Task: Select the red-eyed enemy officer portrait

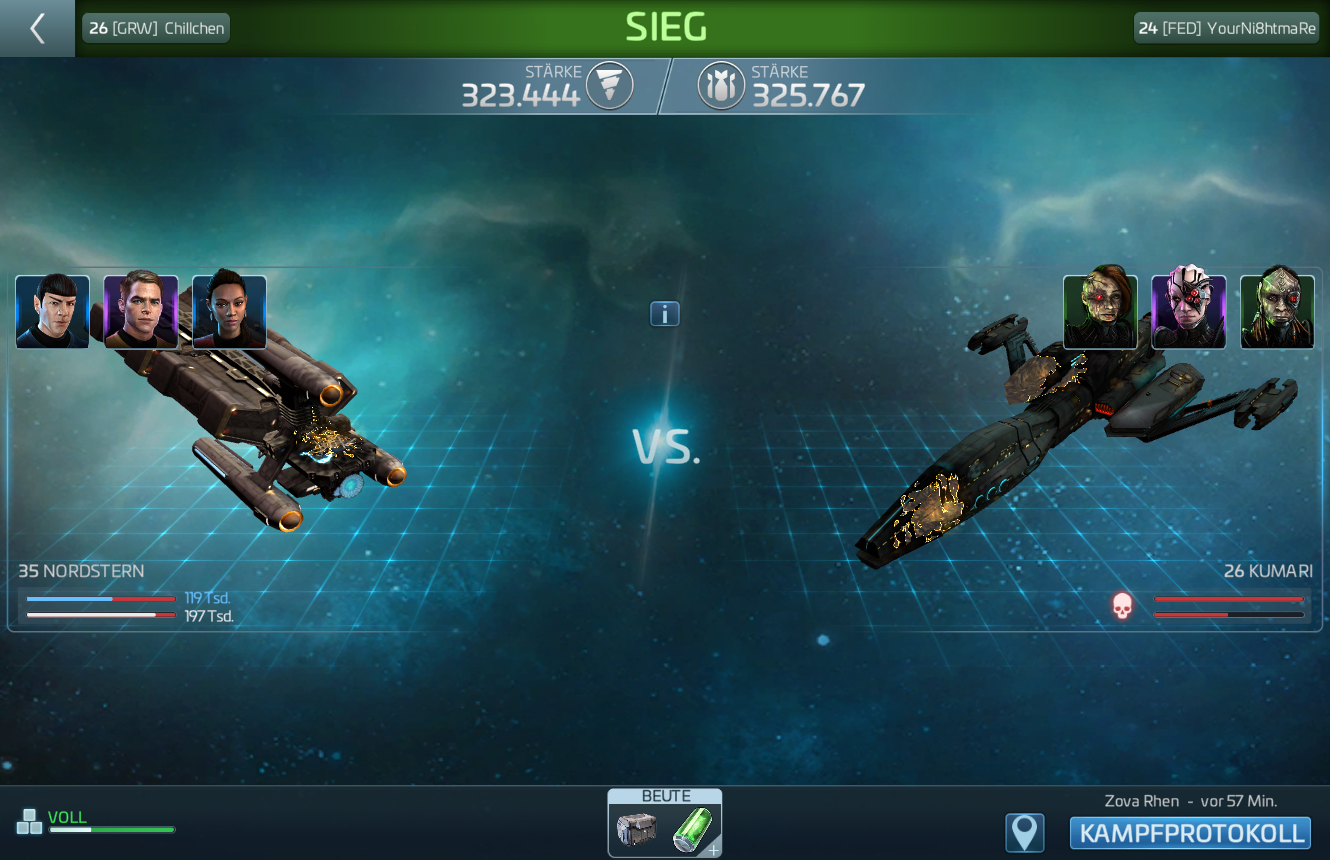Action: pyautogui.click(x=1100, y=312)
